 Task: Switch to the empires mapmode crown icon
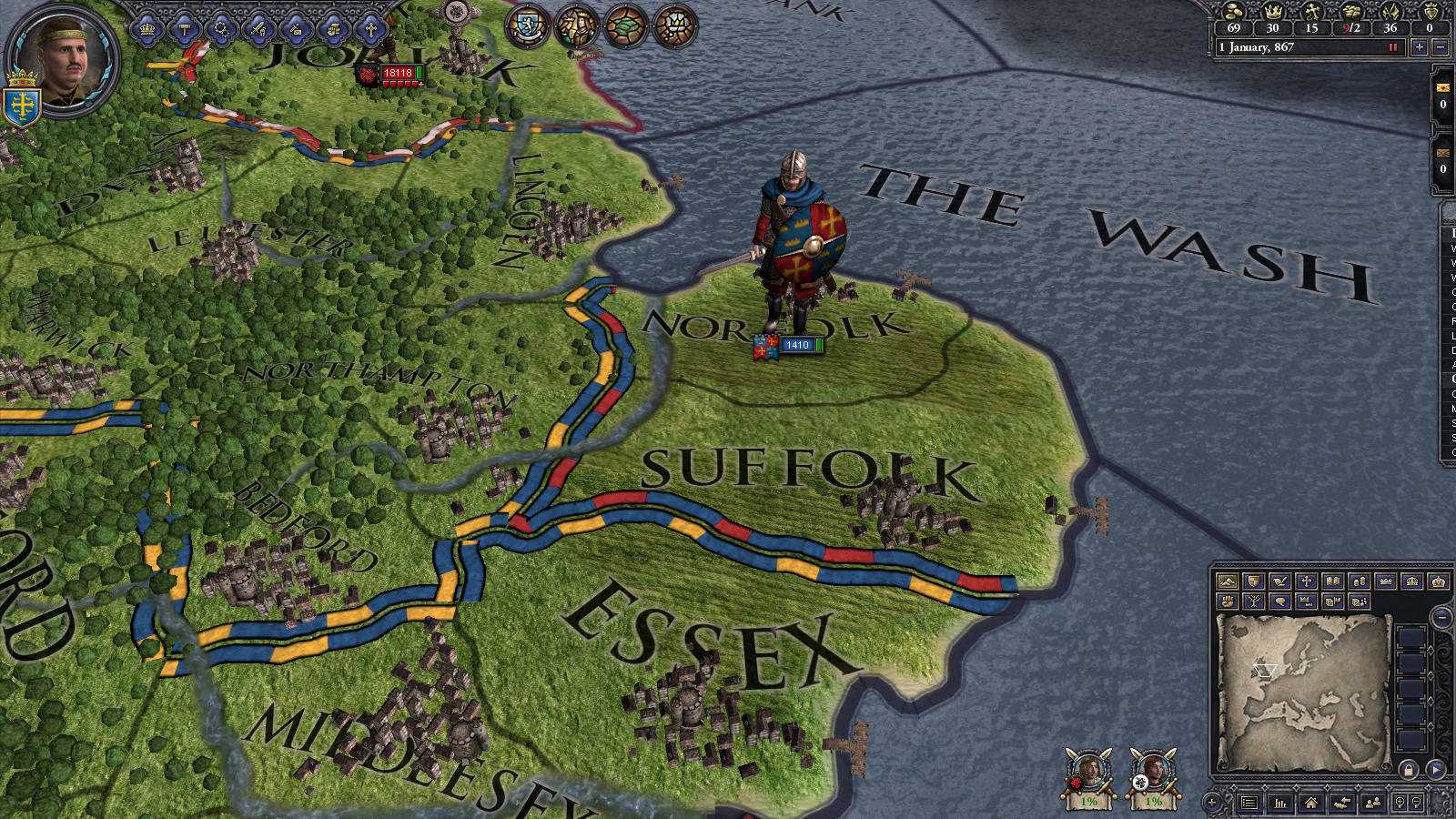tap(1437, 581)
